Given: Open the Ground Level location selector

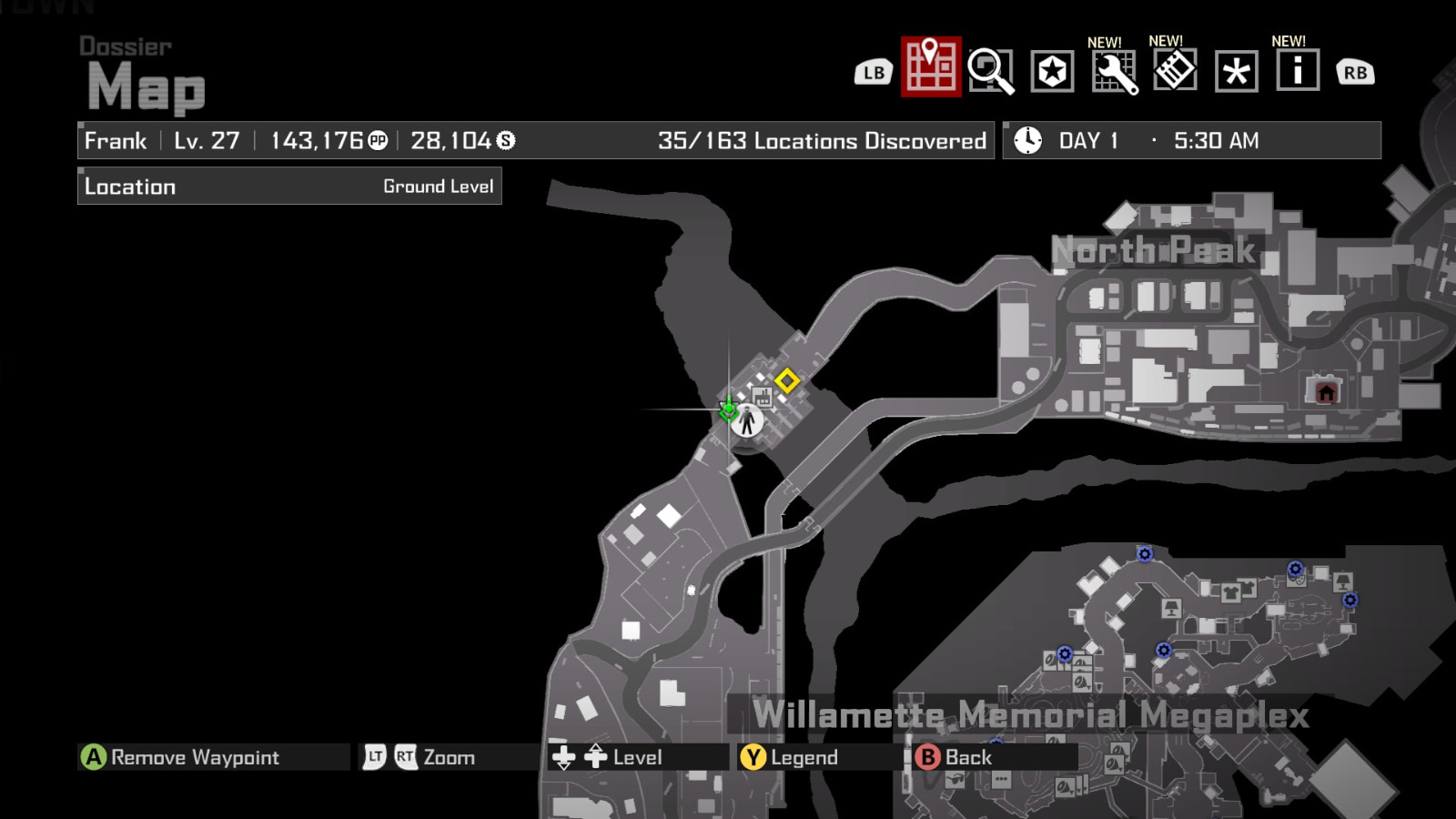Looking at the screenshot, I should pos(440,186).
